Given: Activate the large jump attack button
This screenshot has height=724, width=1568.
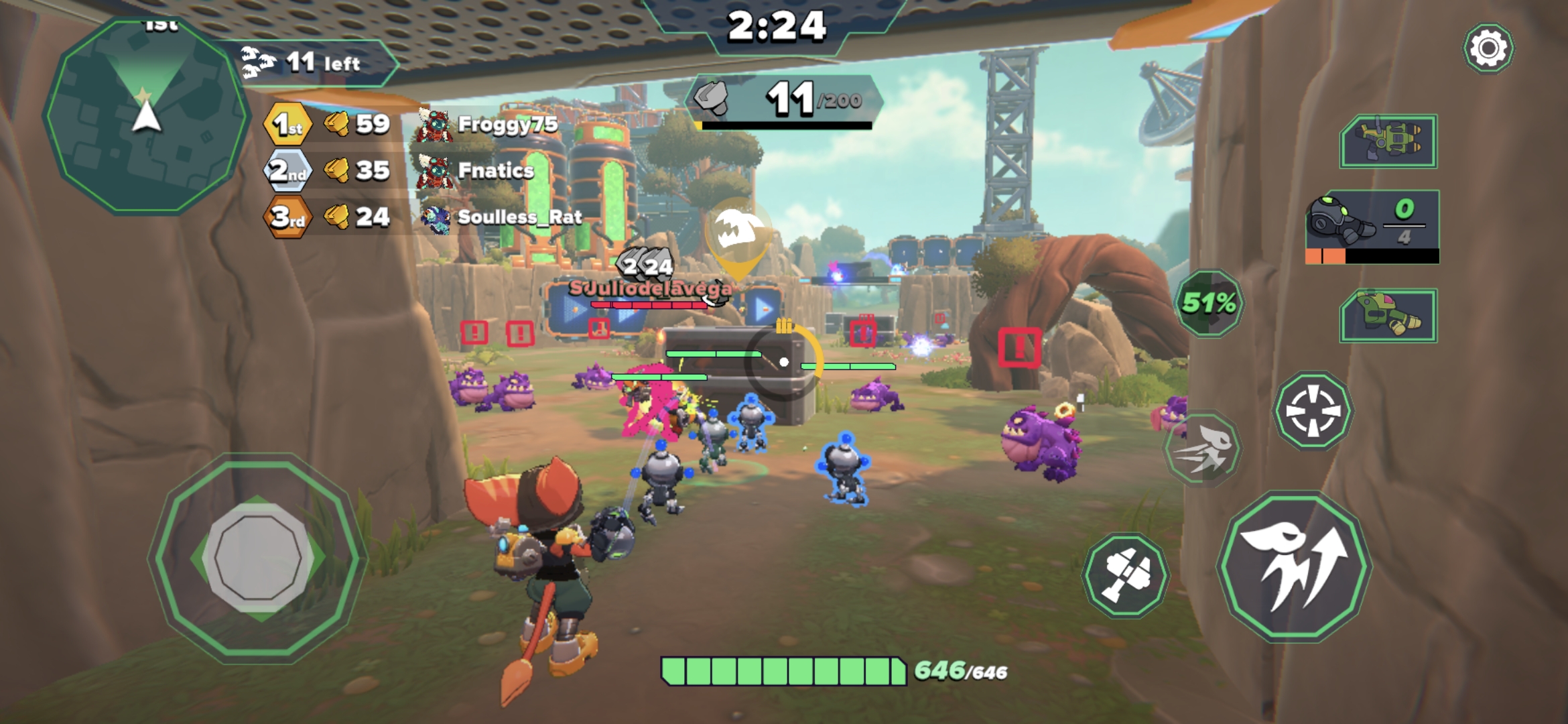Looking at the screenshot, I should click(1293, 566).
